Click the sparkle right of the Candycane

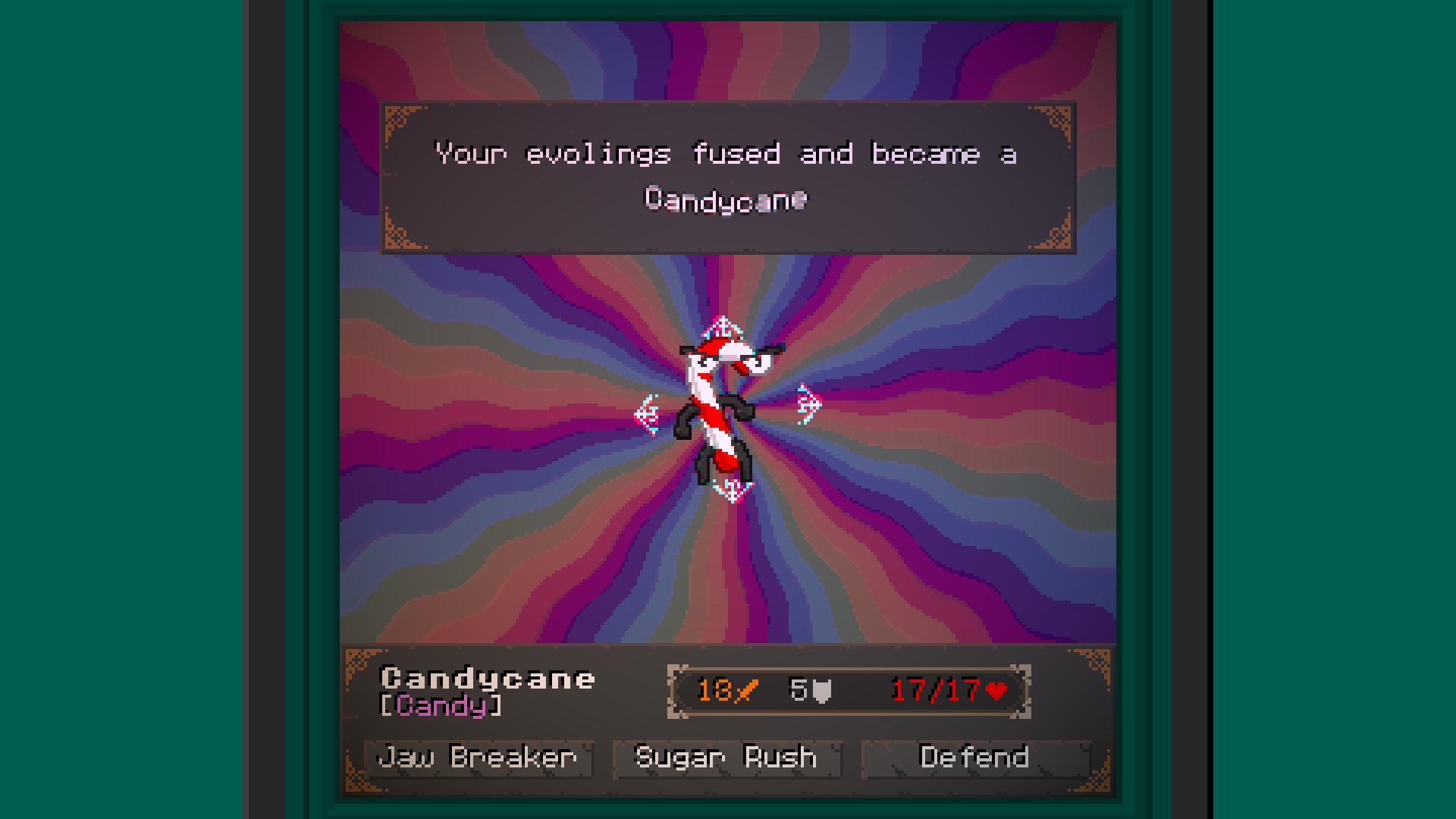807,402
